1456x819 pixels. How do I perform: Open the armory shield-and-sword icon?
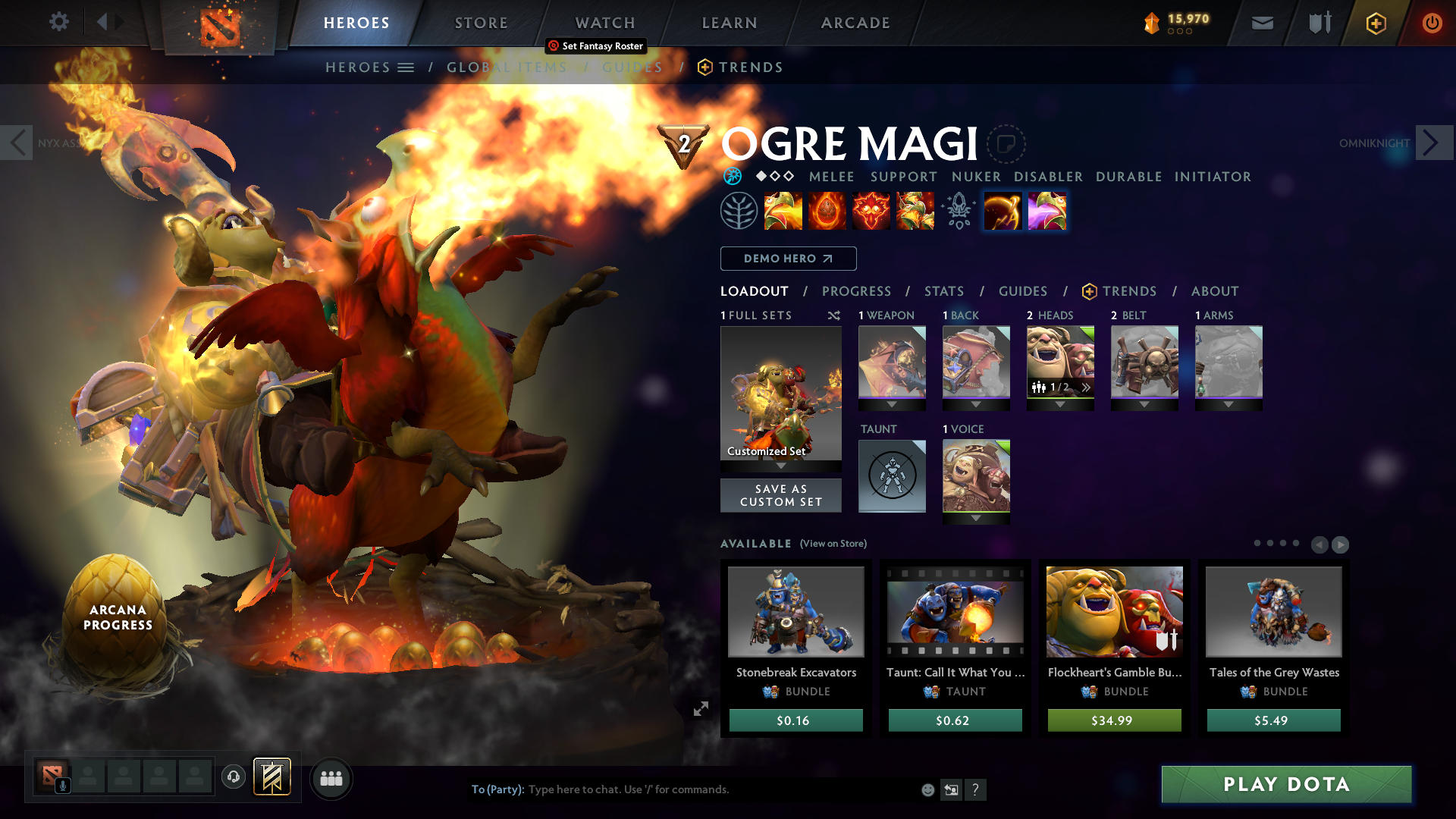[x=1319, y=23]
